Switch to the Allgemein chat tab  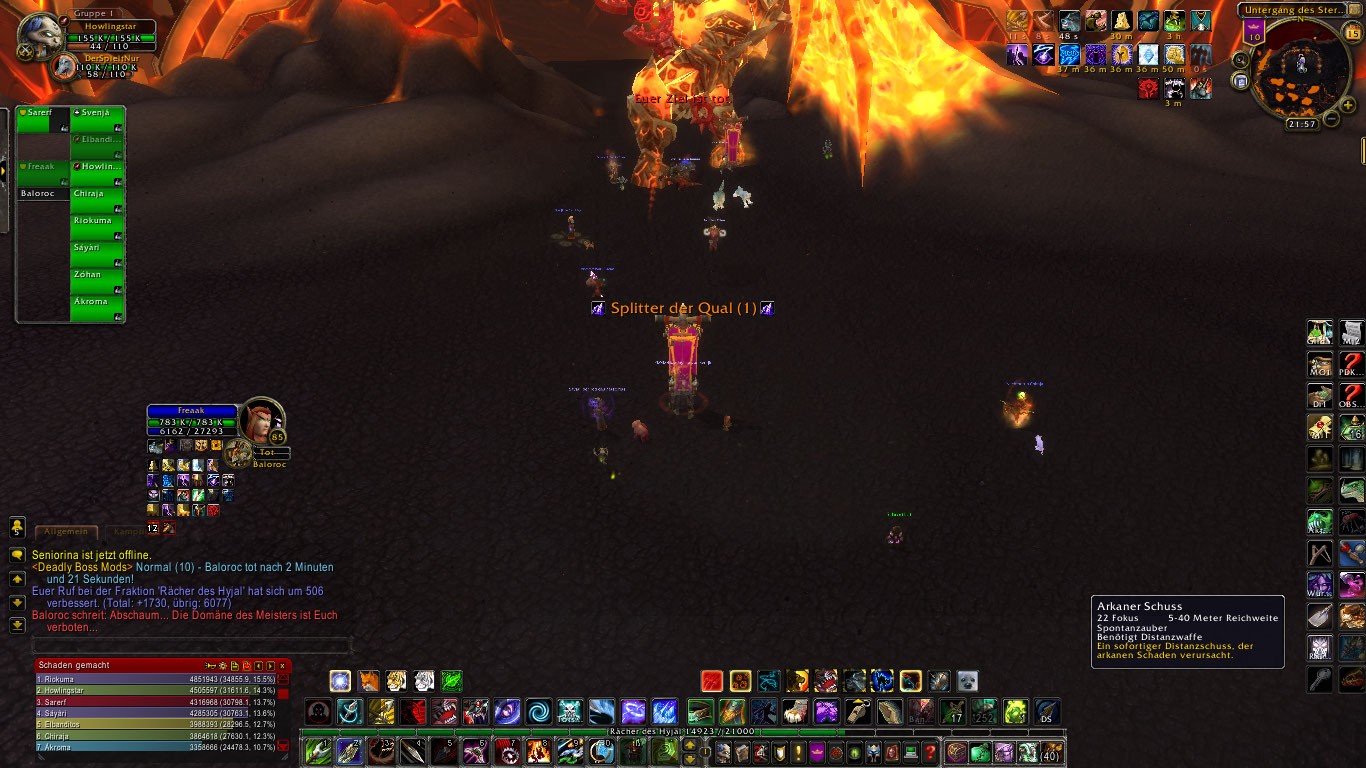[x=66, y=532]
